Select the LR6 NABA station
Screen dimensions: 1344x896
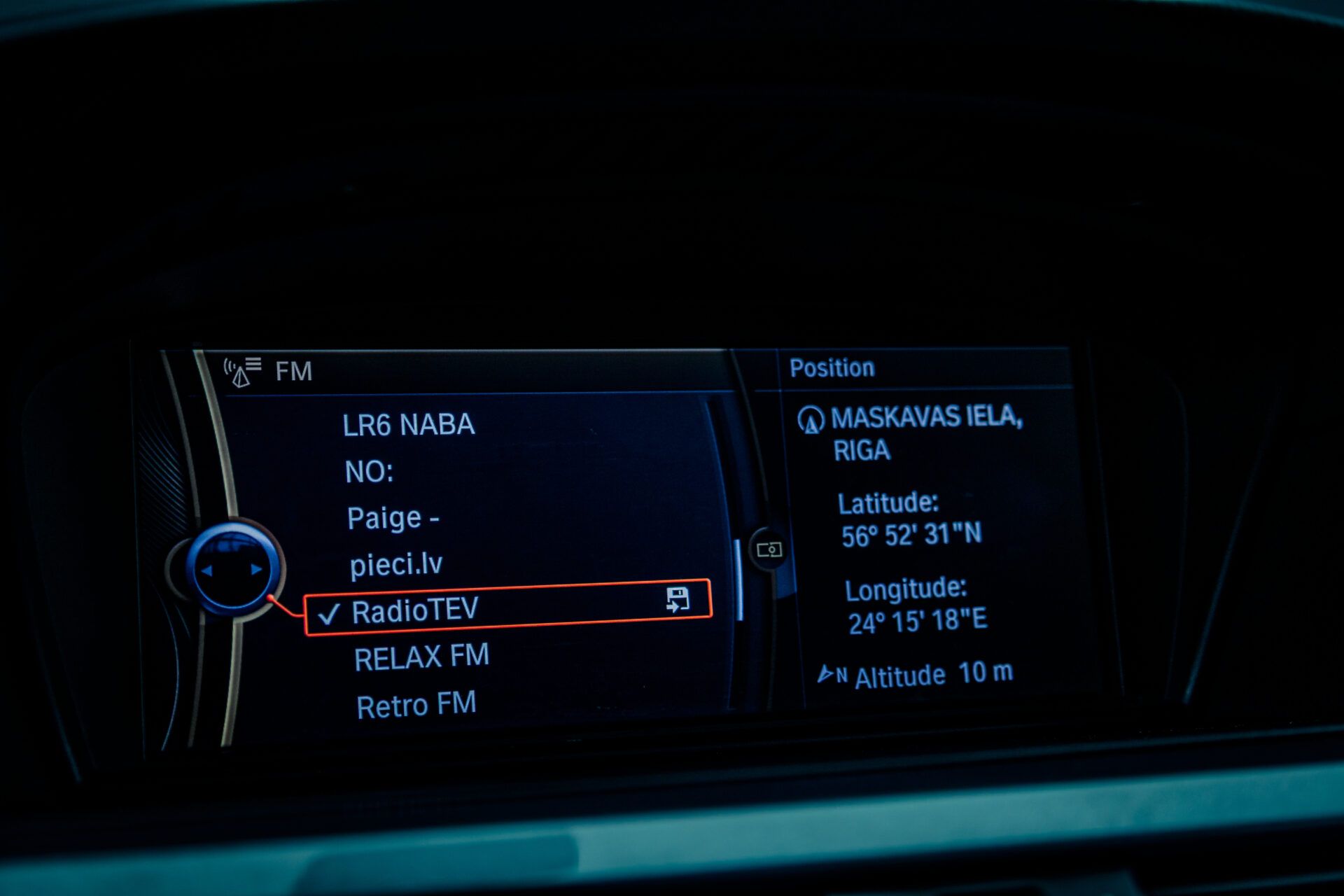click(x=409, y=425)
